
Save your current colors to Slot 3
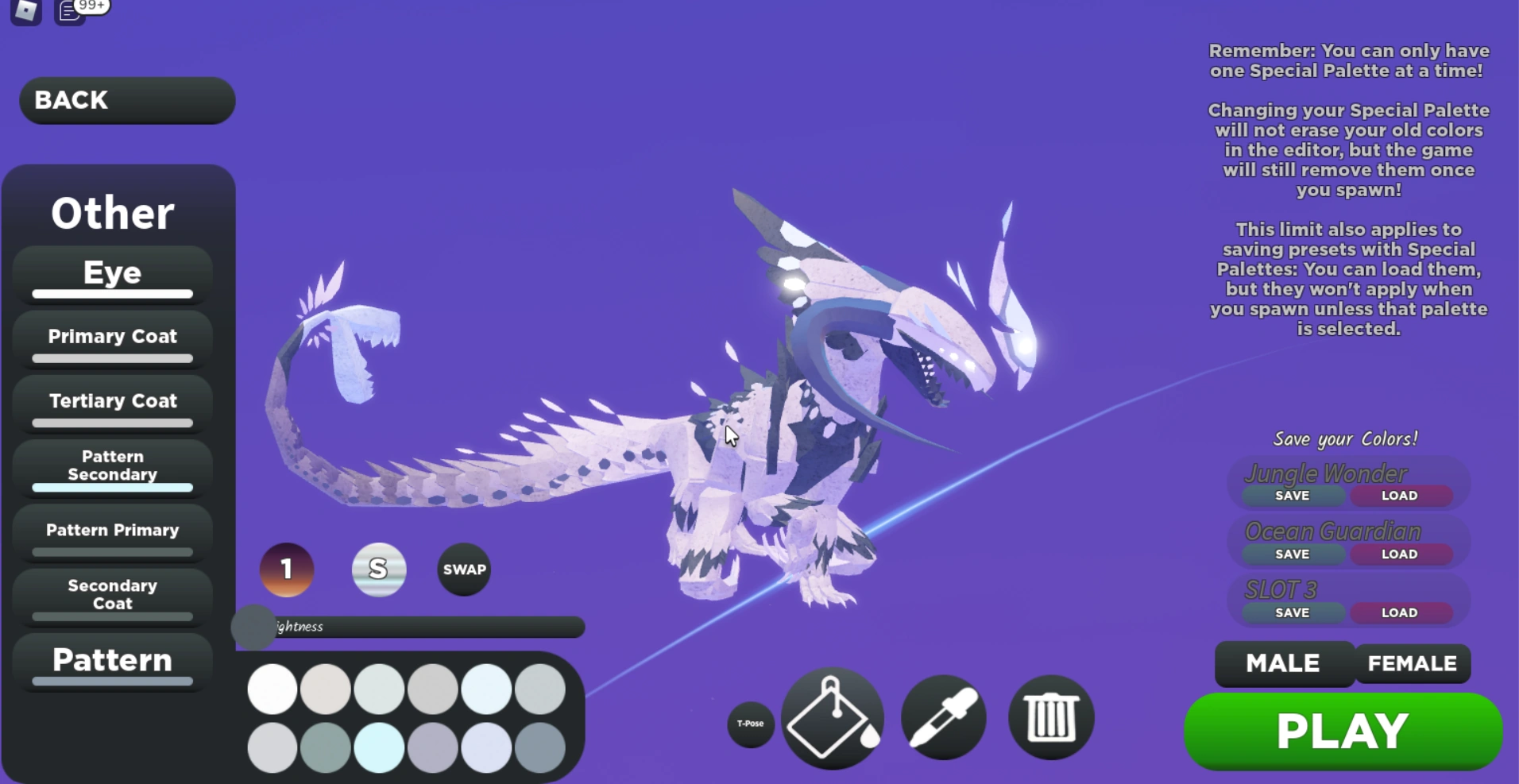tap(1291, 612)
